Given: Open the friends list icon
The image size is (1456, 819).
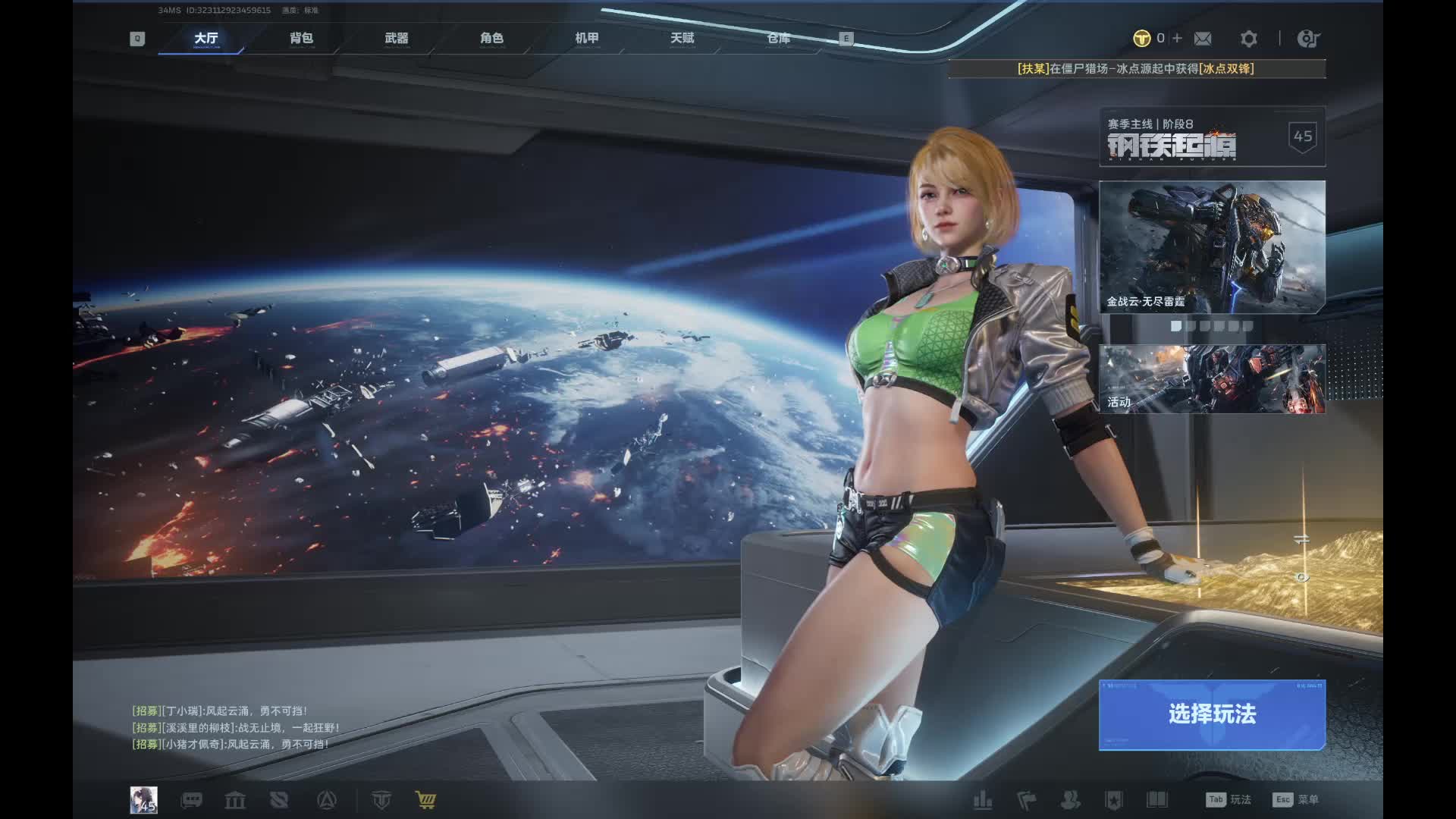Looking at the screenshot, I should click(x=1070, y=800).
